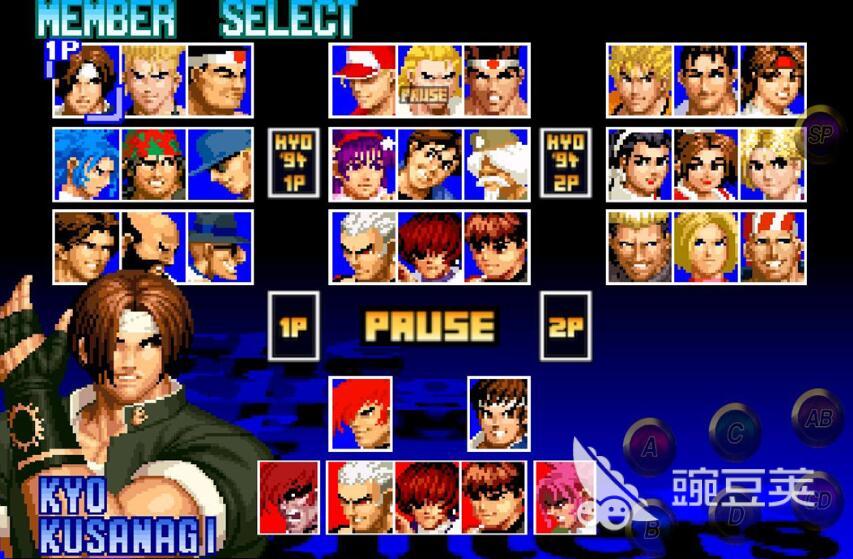The width and height of the screenshot is (853, 559).
Task: Choose Billy Kane with striped bandana
Action: coord(773,246)
